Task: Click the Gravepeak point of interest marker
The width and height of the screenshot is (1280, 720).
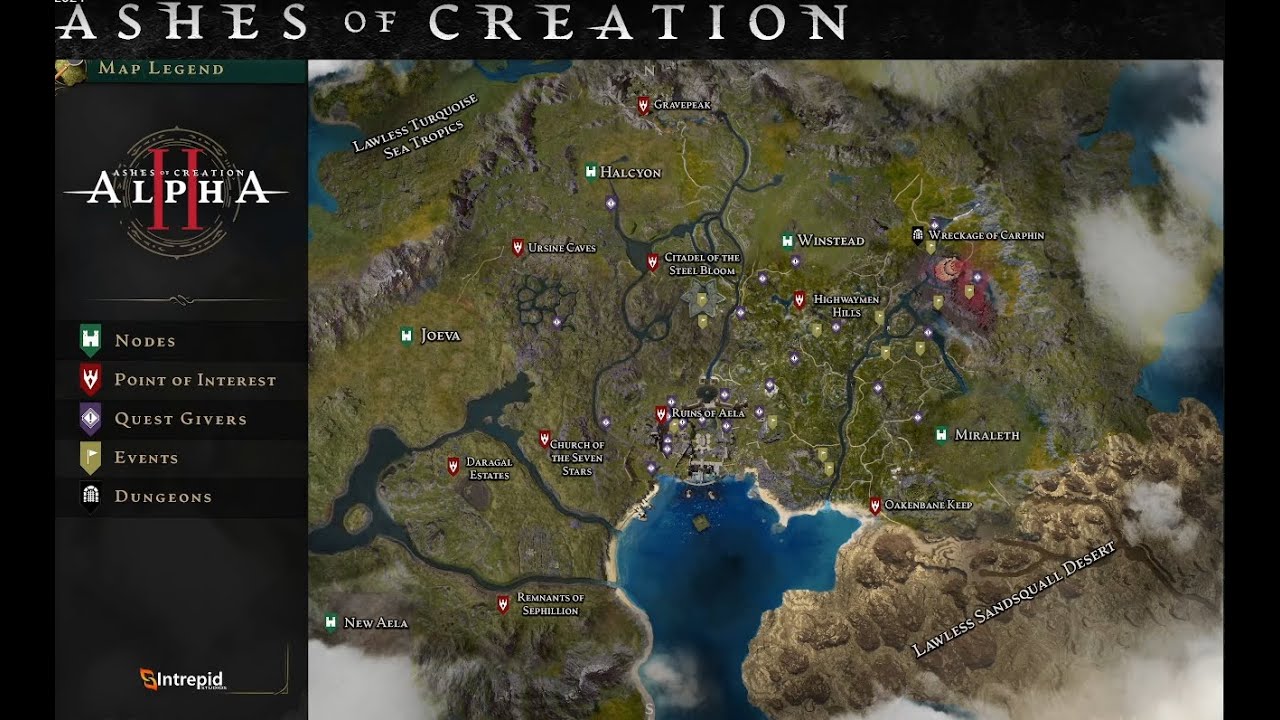Action: tap(641, 103)
